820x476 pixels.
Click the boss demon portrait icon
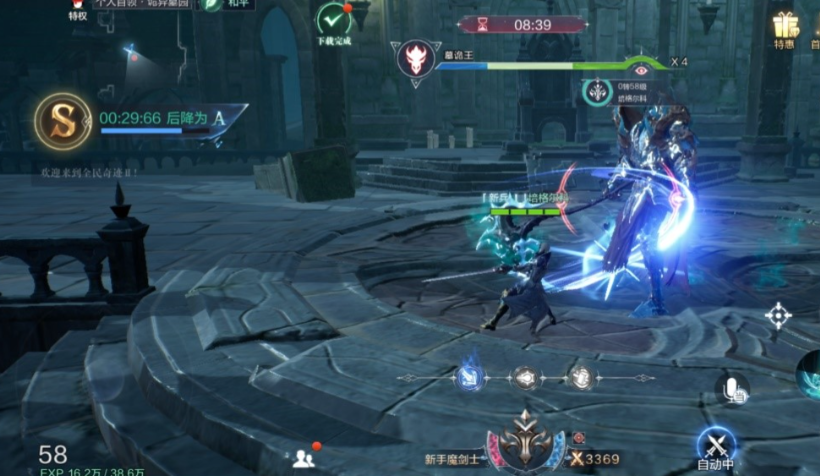tap(414, 59)
